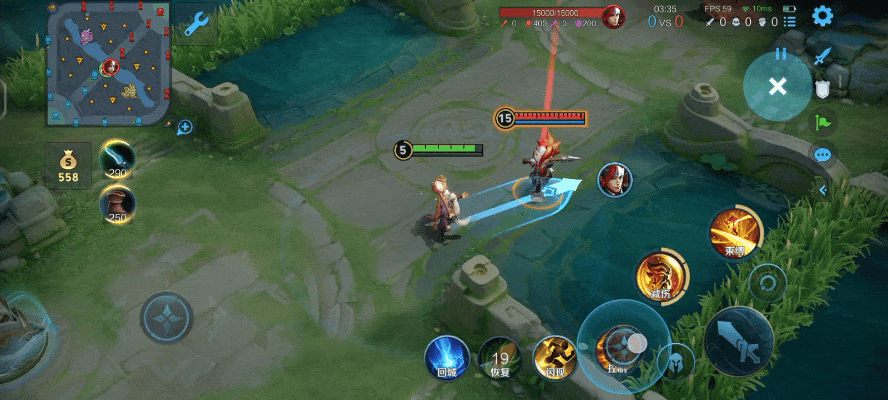Image resolution: width=888 pixels, height=400 pixels.
Task: Send the blue sword attack signal
Action: [824, 57]
